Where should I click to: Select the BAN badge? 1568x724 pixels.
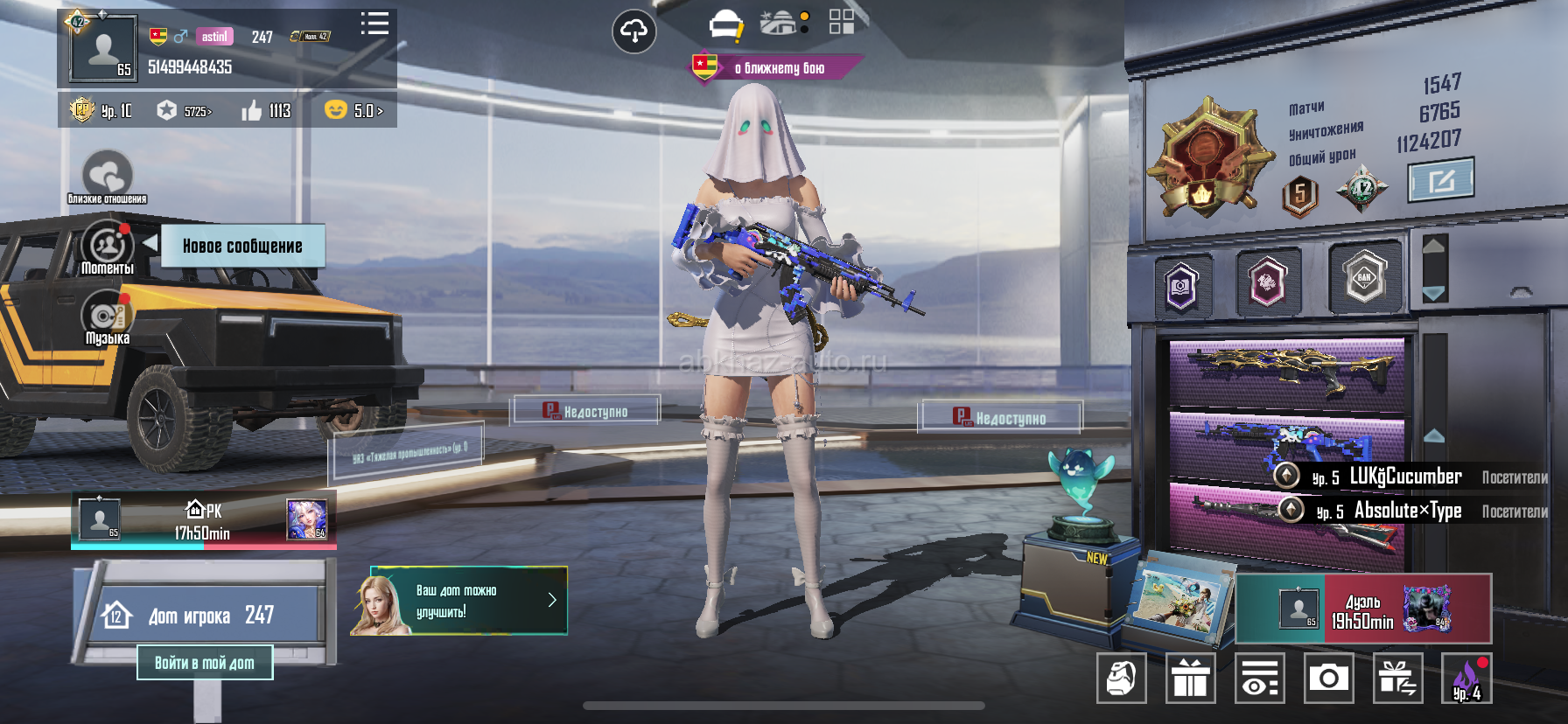[x=1363, y=278]
